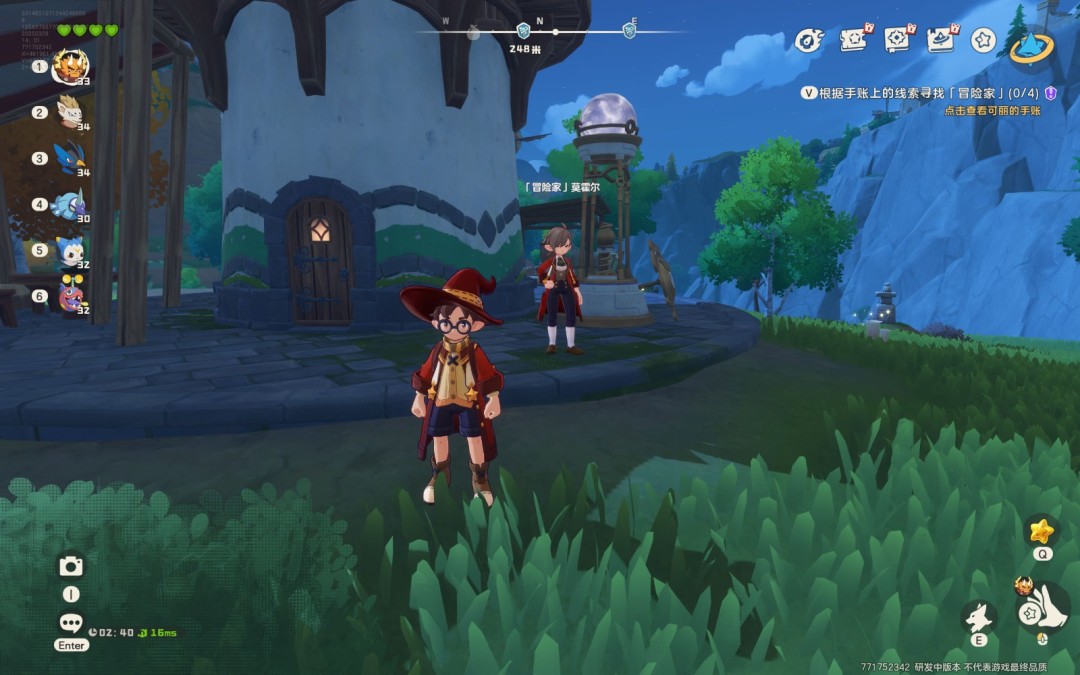The image size is (1080, 675).
Task: Activate the white wolf head ability
Action: pos(978,616)
